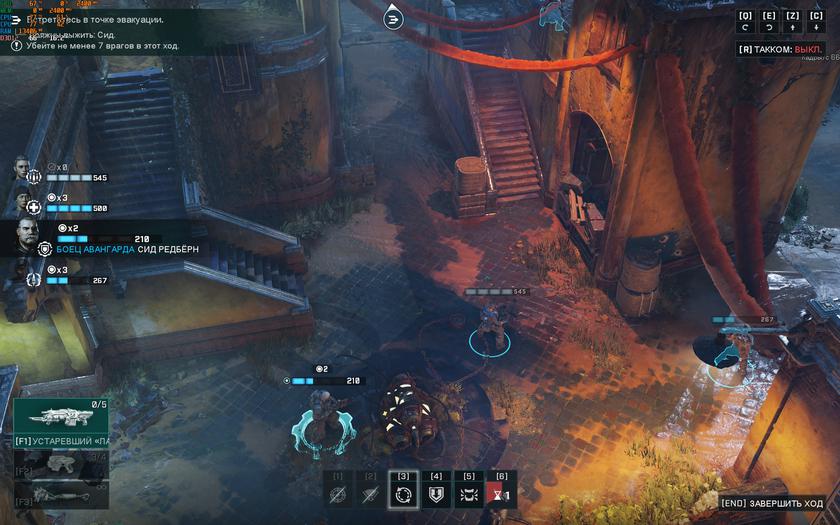Click the round arrow icon at top center
Image resolution: width=840 pixels, height=525 pixels.
point(394,17)
